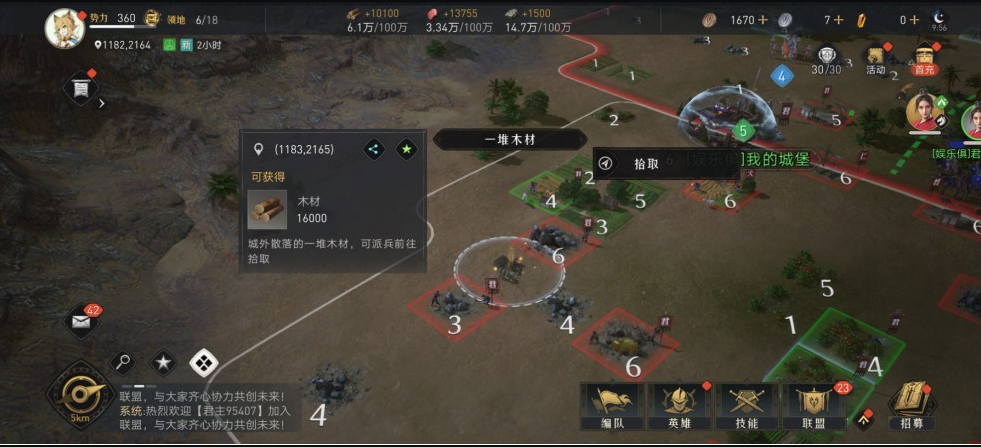Tap the 拾取 (pick up) button
Image resolution: width=981 pixels, height=447 pixels.
point(645,164)
